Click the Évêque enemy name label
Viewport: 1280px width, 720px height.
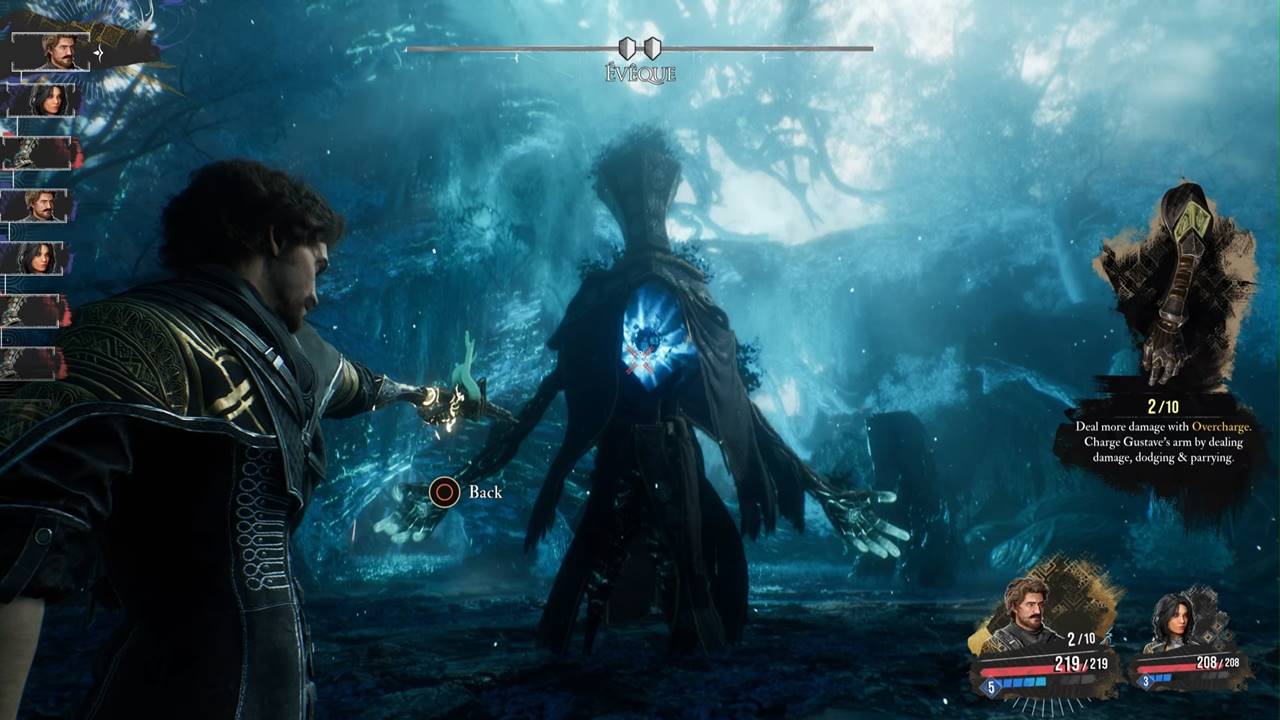(x=640, y=74)
